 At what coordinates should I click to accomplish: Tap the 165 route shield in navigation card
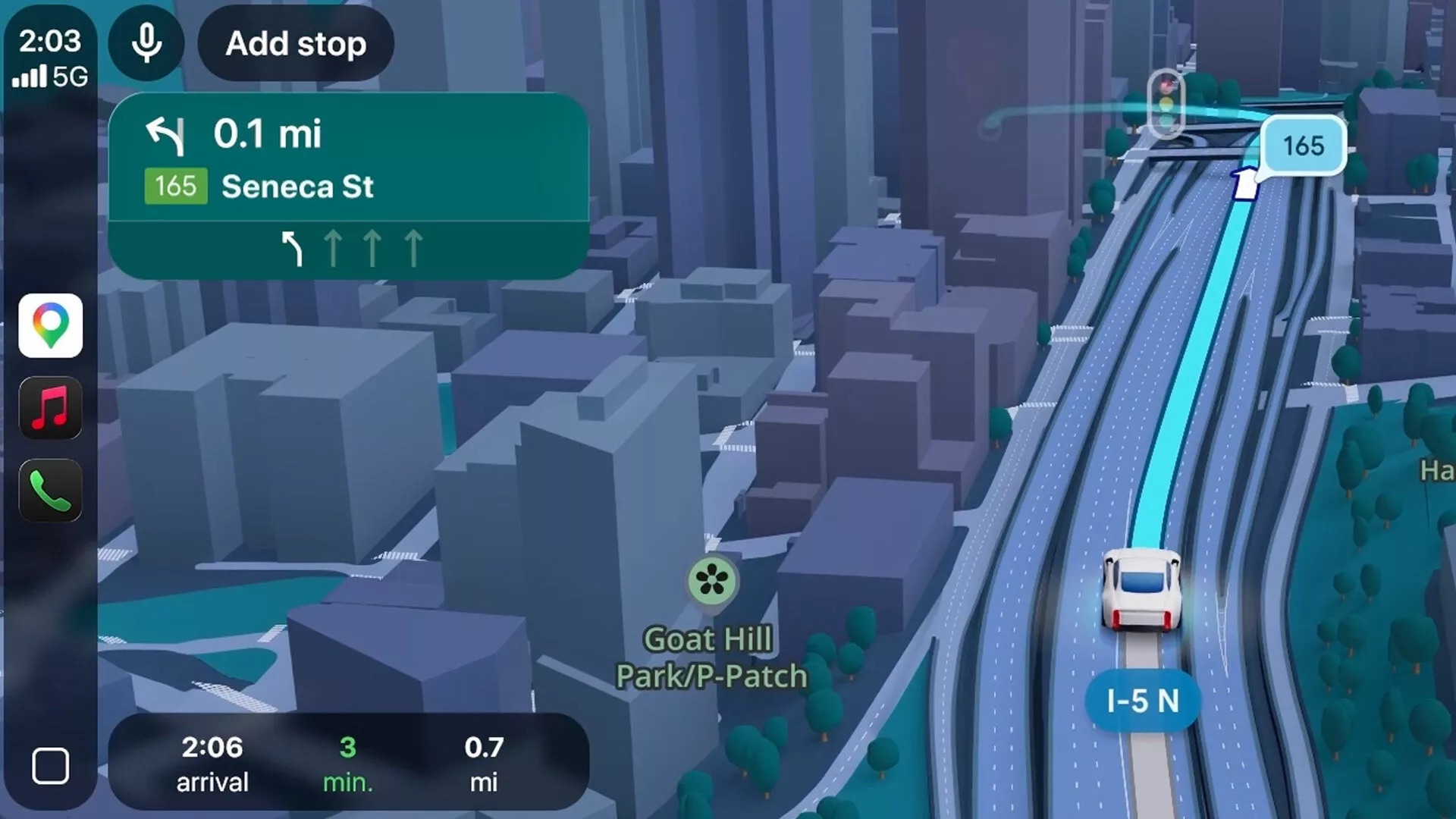[175, 186]
